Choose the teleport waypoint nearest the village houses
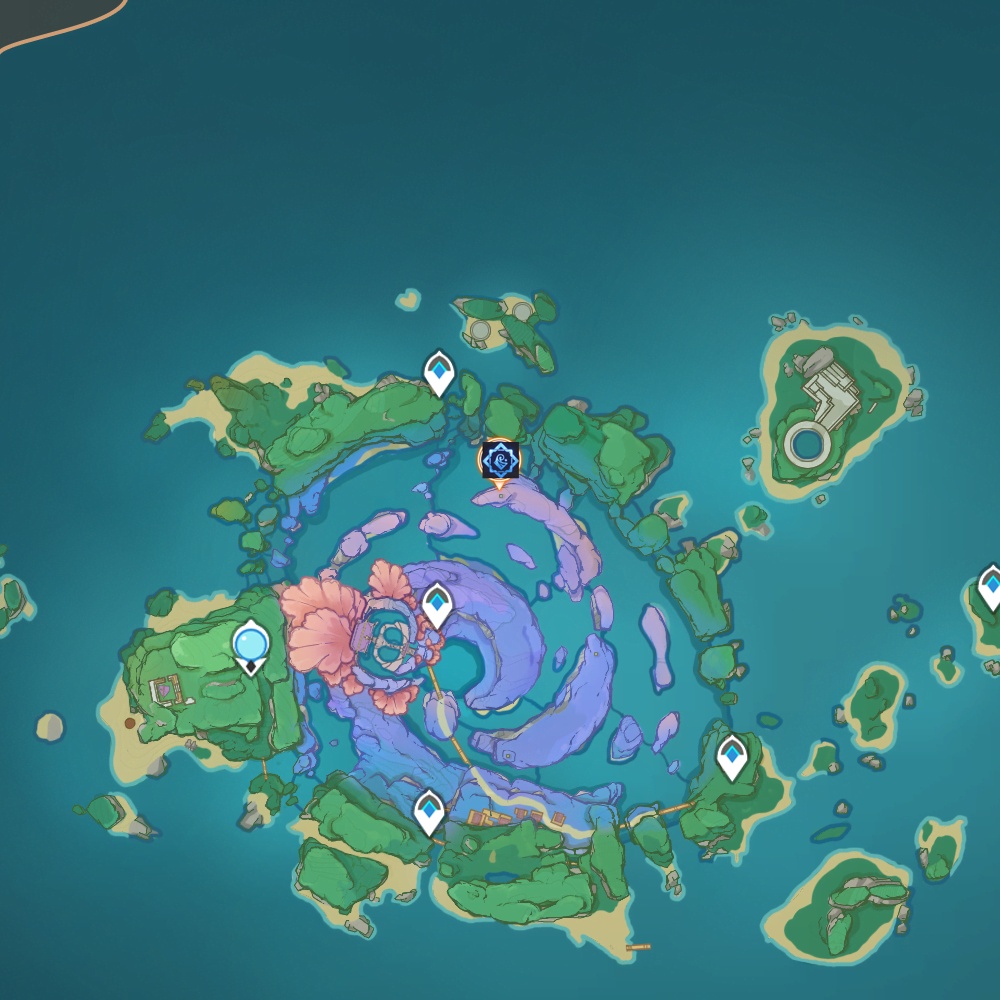 [x=429, y=811]
